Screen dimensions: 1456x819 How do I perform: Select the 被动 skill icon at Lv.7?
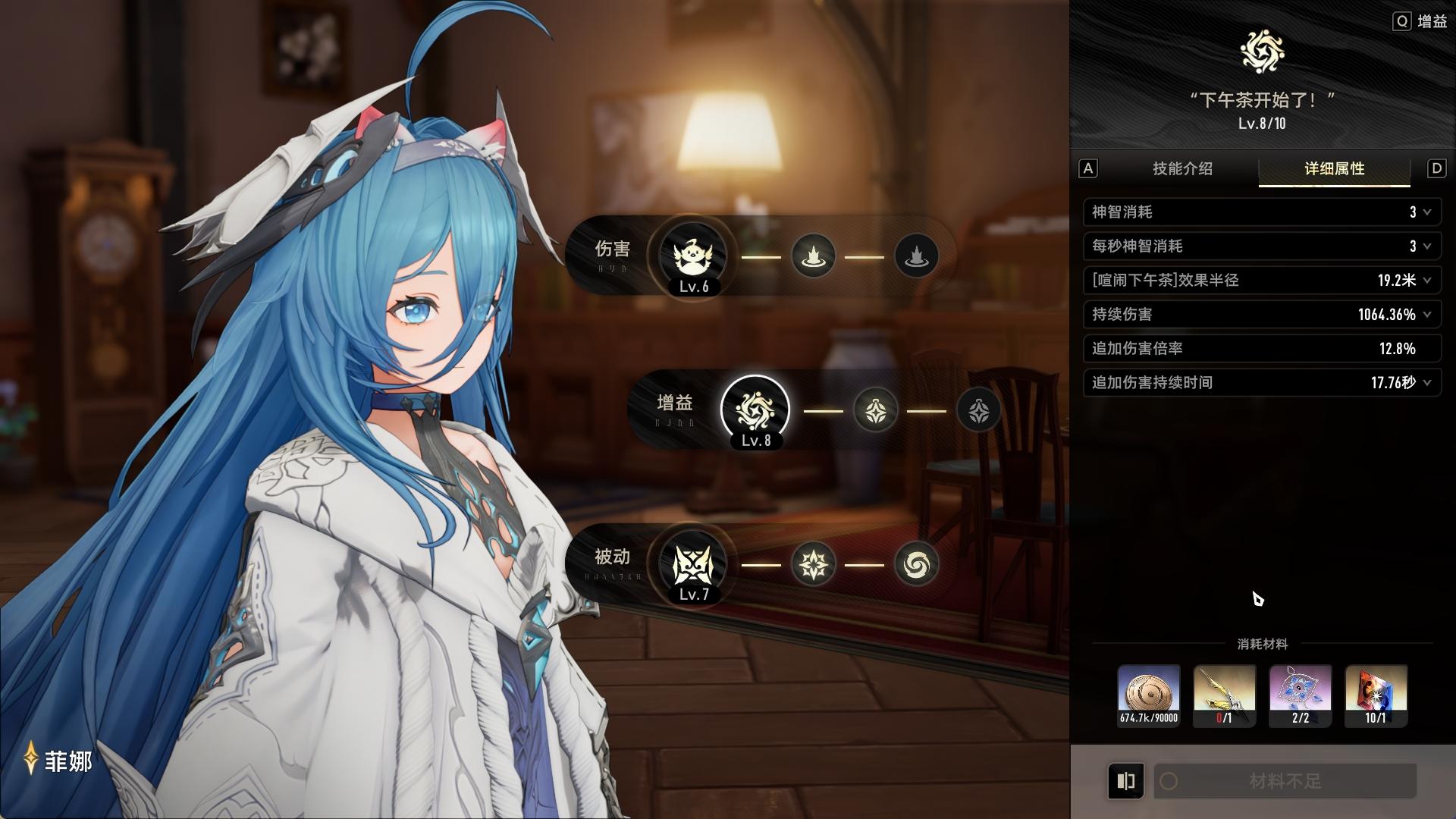click(692, 564)
